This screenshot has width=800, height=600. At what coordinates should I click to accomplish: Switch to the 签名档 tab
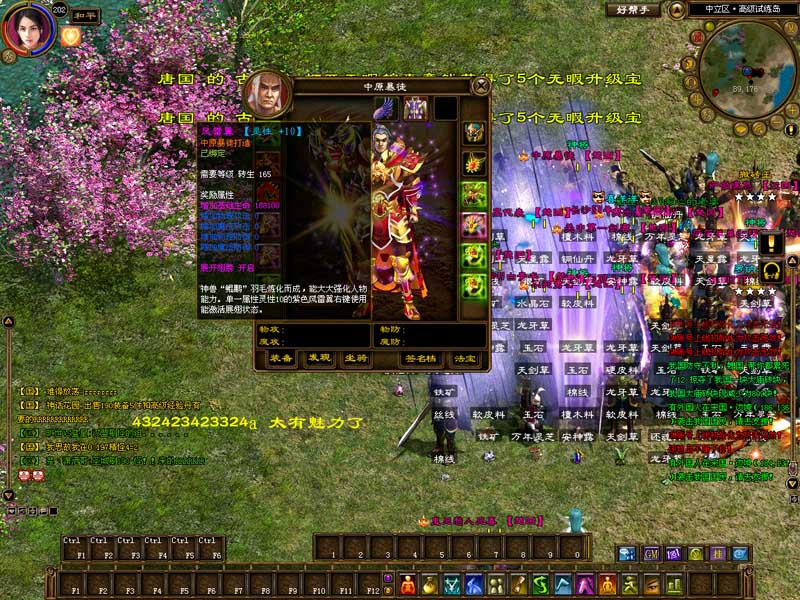(x=419, y=357)
